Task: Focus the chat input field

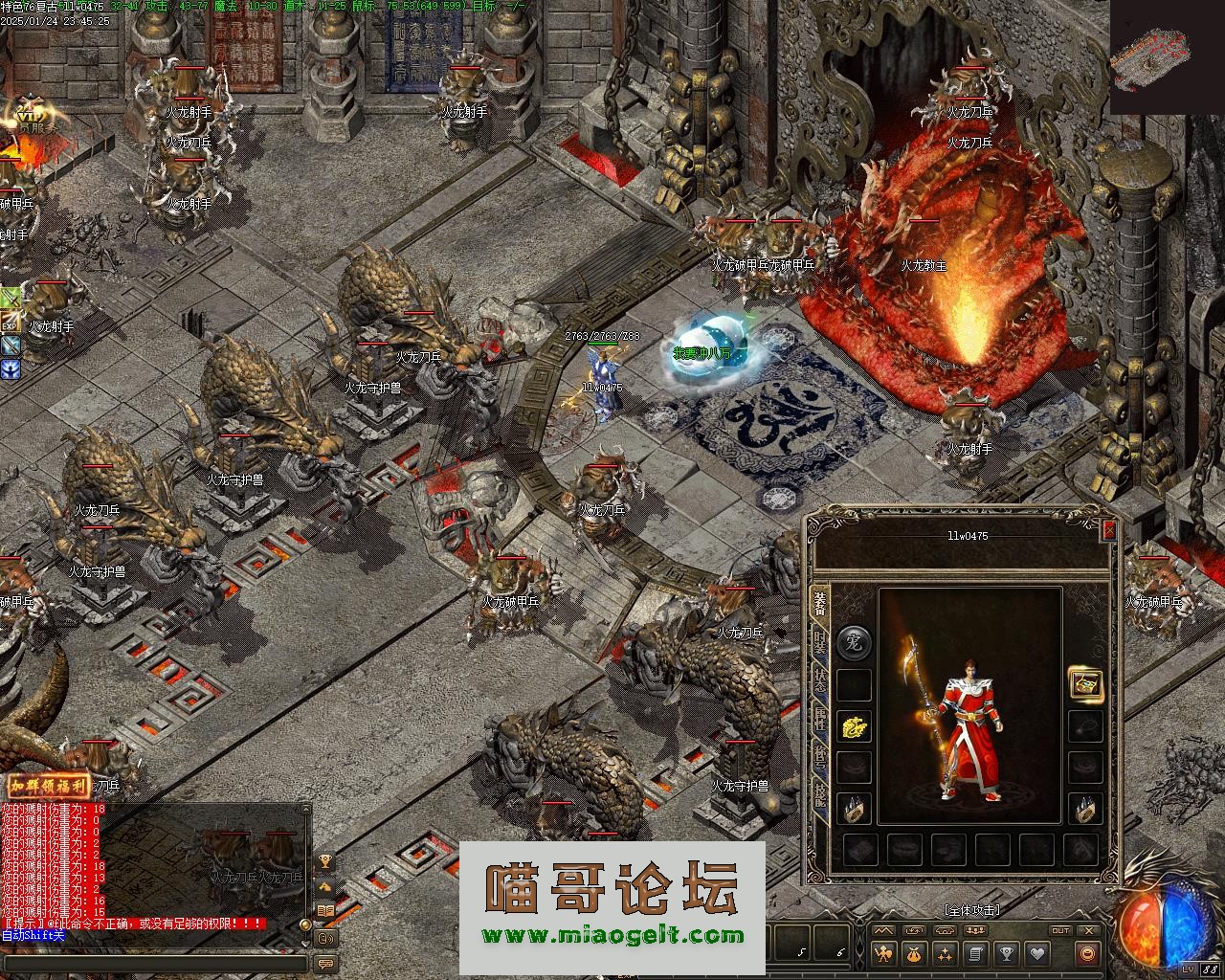Action: coord(153,961)
